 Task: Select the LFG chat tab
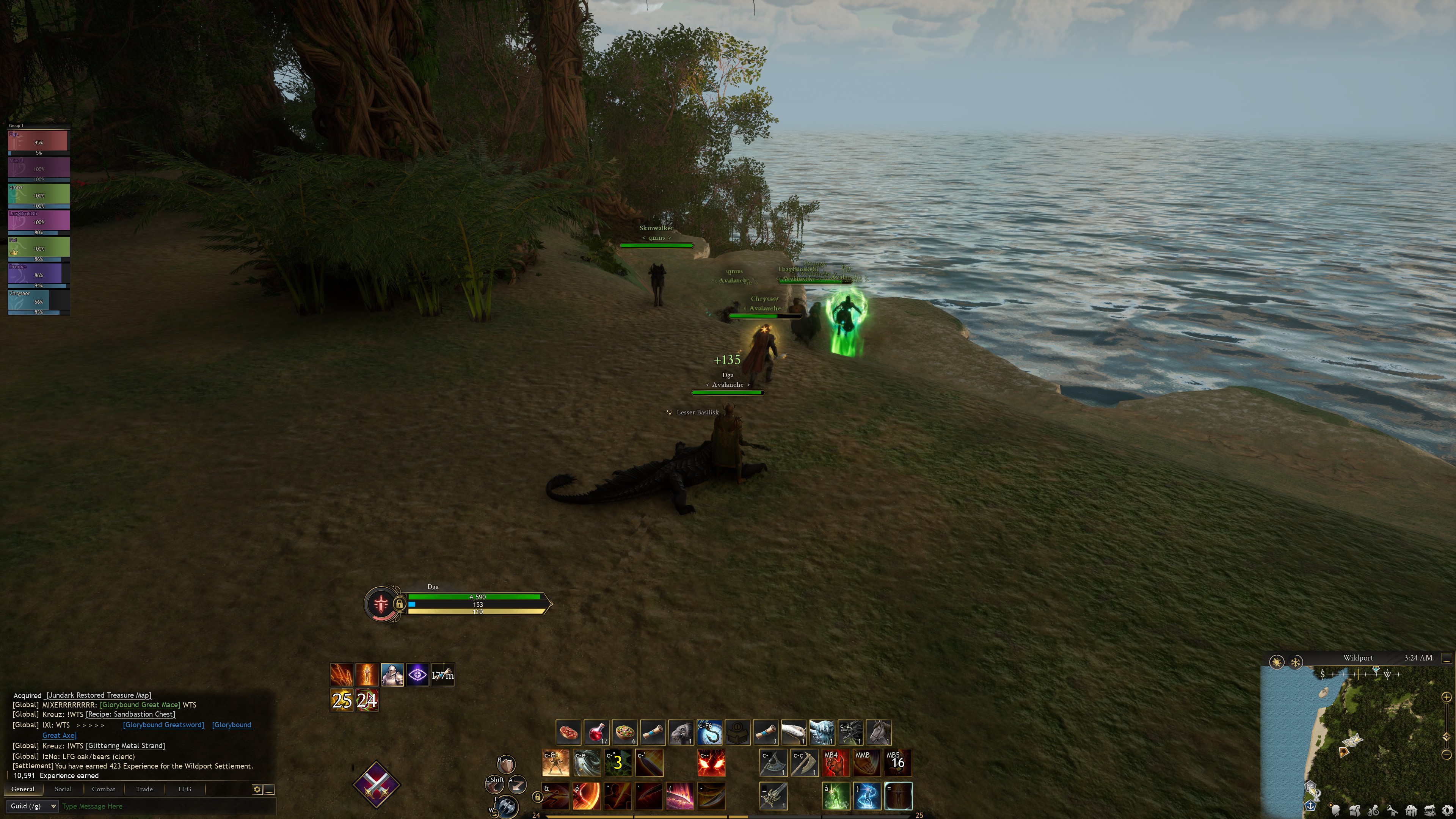coord(185,789)
